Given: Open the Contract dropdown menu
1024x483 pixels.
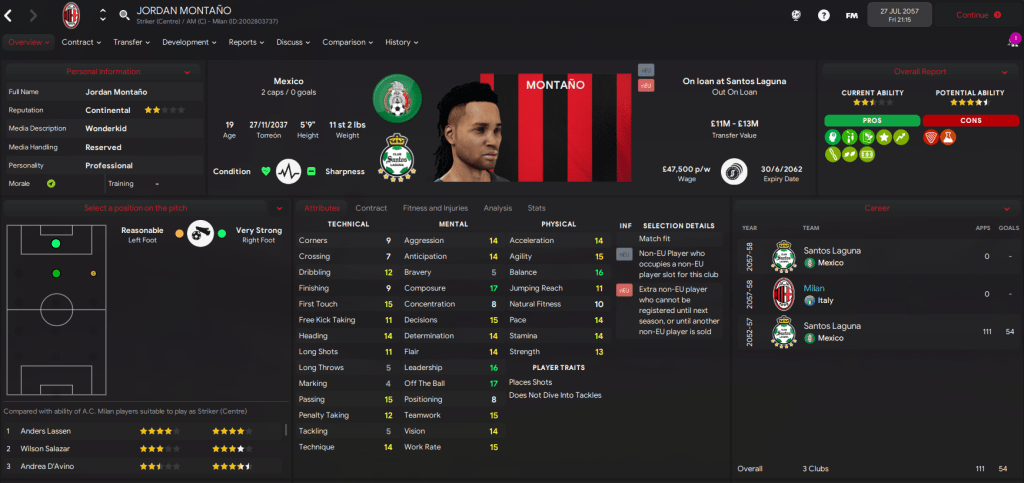Looking at the screenshot, I should (81, 42).
